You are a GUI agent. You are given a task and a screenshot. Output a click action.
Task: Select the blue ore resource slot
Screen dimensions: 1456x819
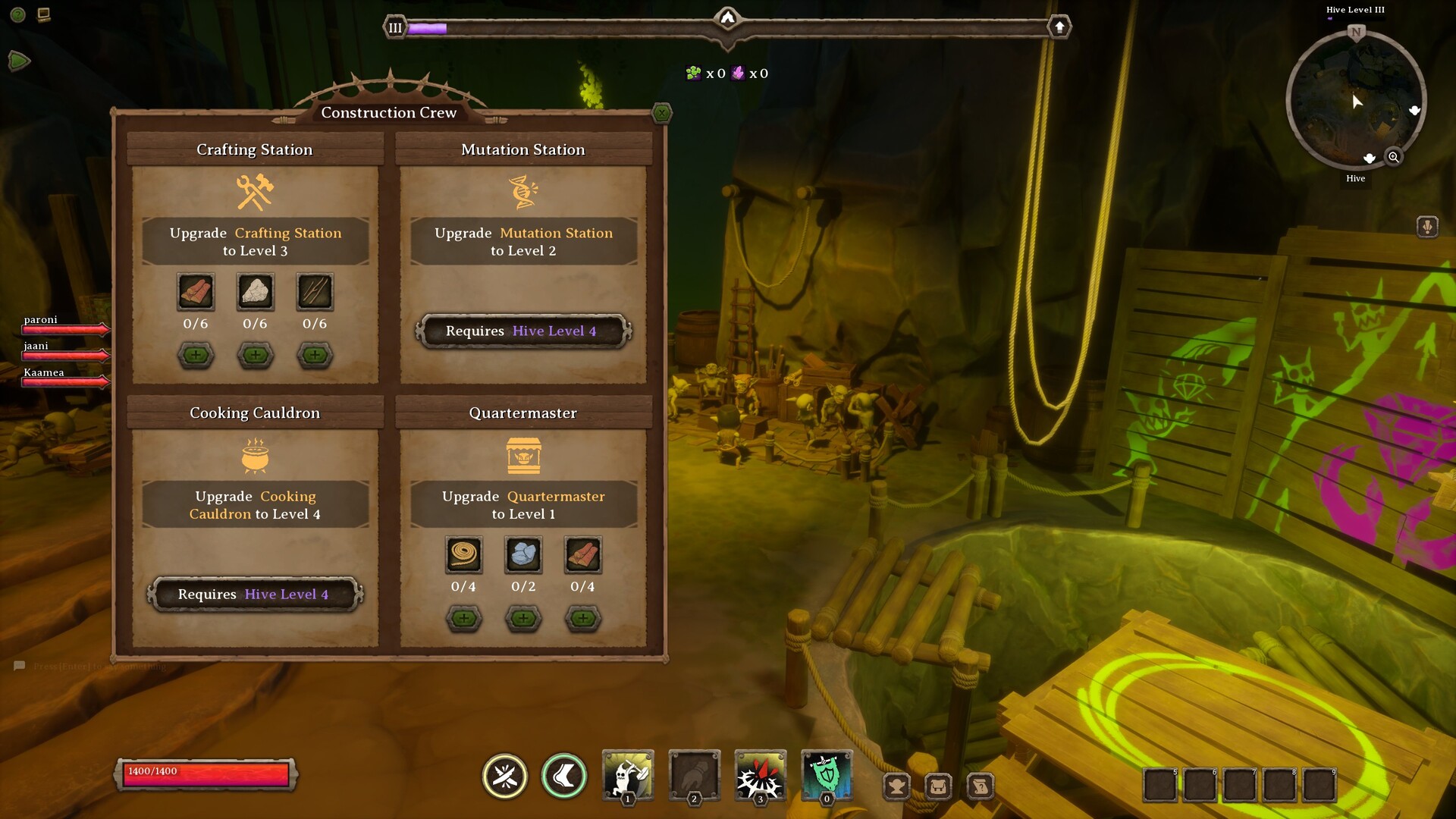(523, 555)
